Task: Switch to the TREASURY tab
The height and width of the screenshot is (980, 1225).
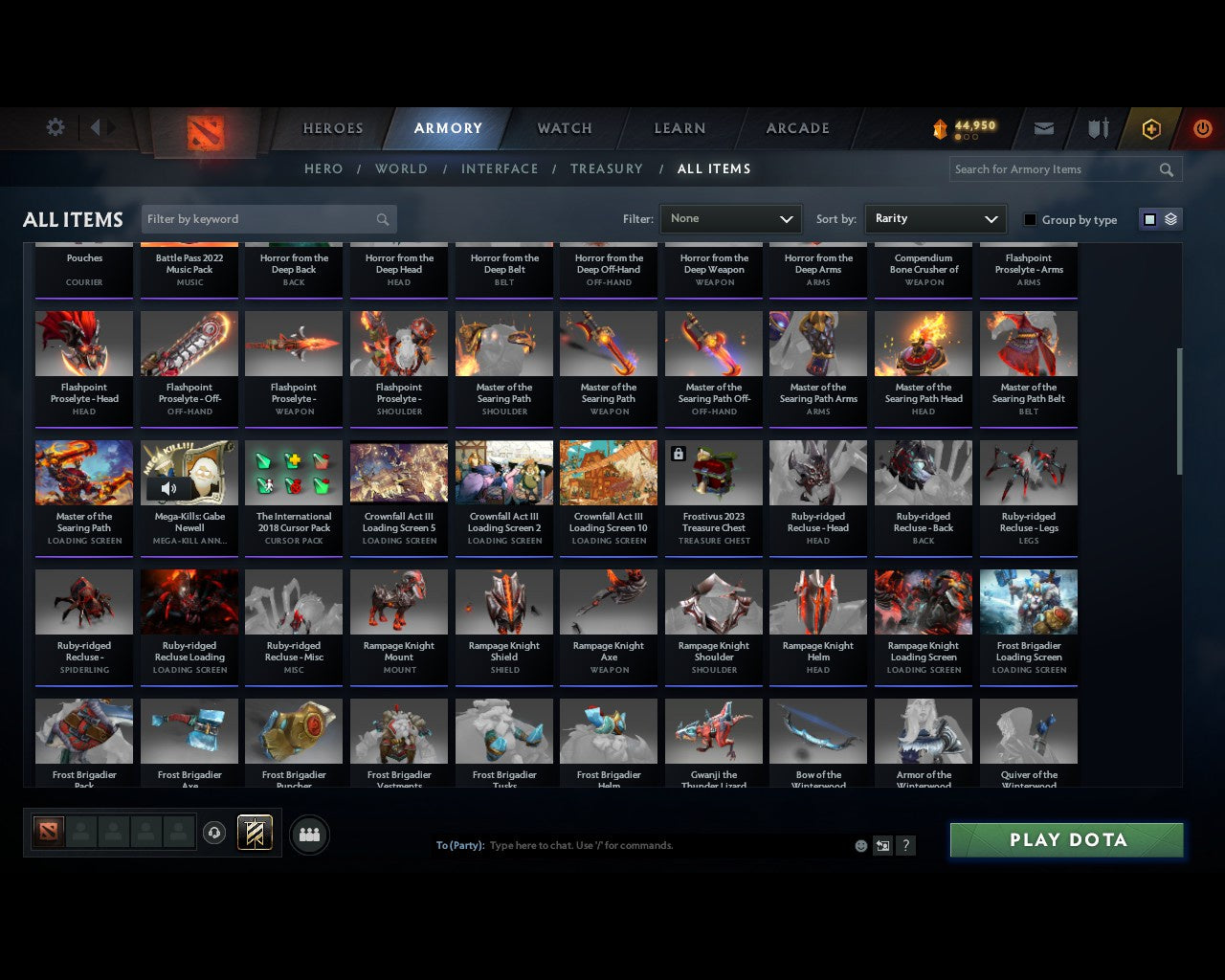Action: point(607,168)
